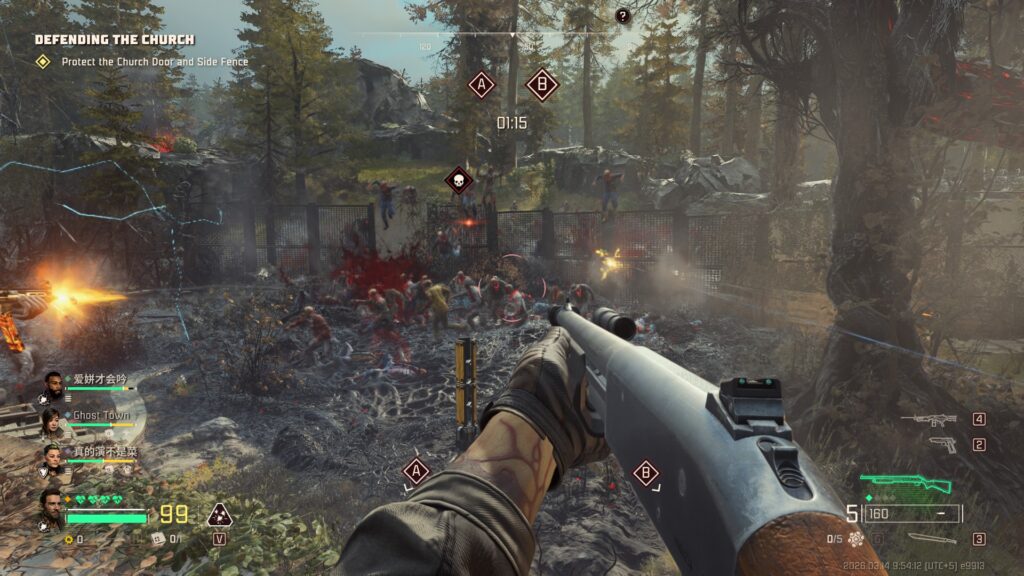Click the yellow gear currency icon

[68, 539]
